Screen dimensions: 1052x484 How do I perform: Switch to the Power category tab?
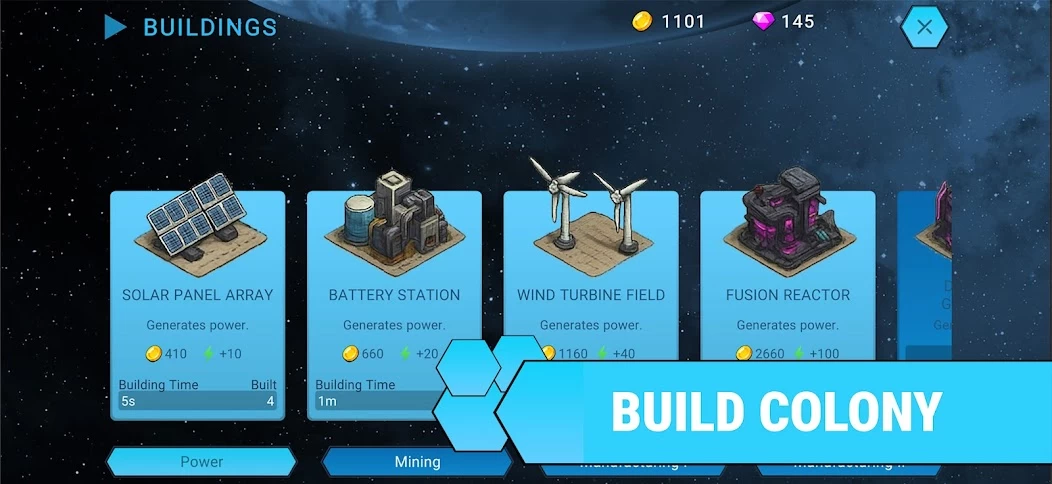(201, 462)
